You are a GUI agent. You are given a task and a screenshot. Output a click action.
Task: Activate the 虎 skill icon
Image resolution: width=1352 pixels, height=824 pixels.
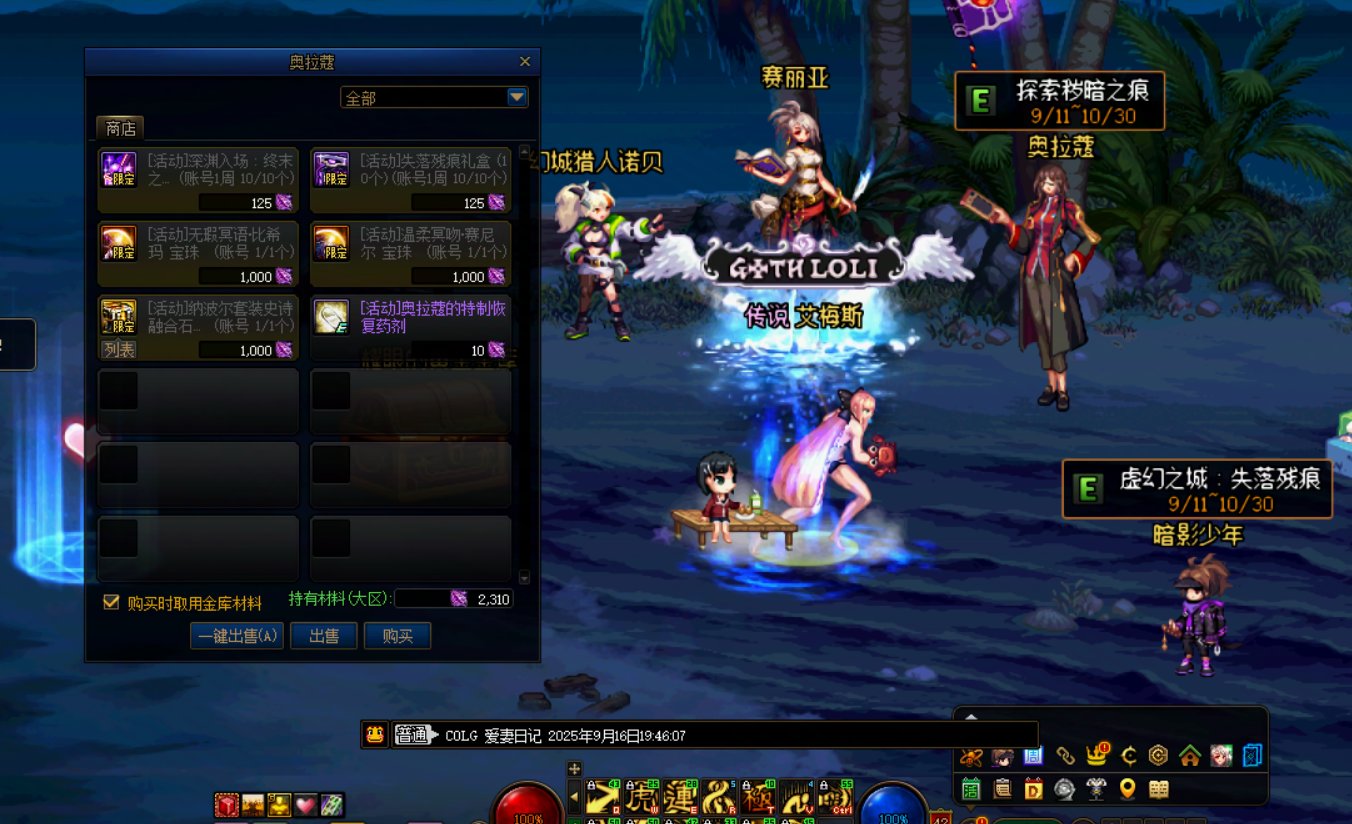point(644,797)
